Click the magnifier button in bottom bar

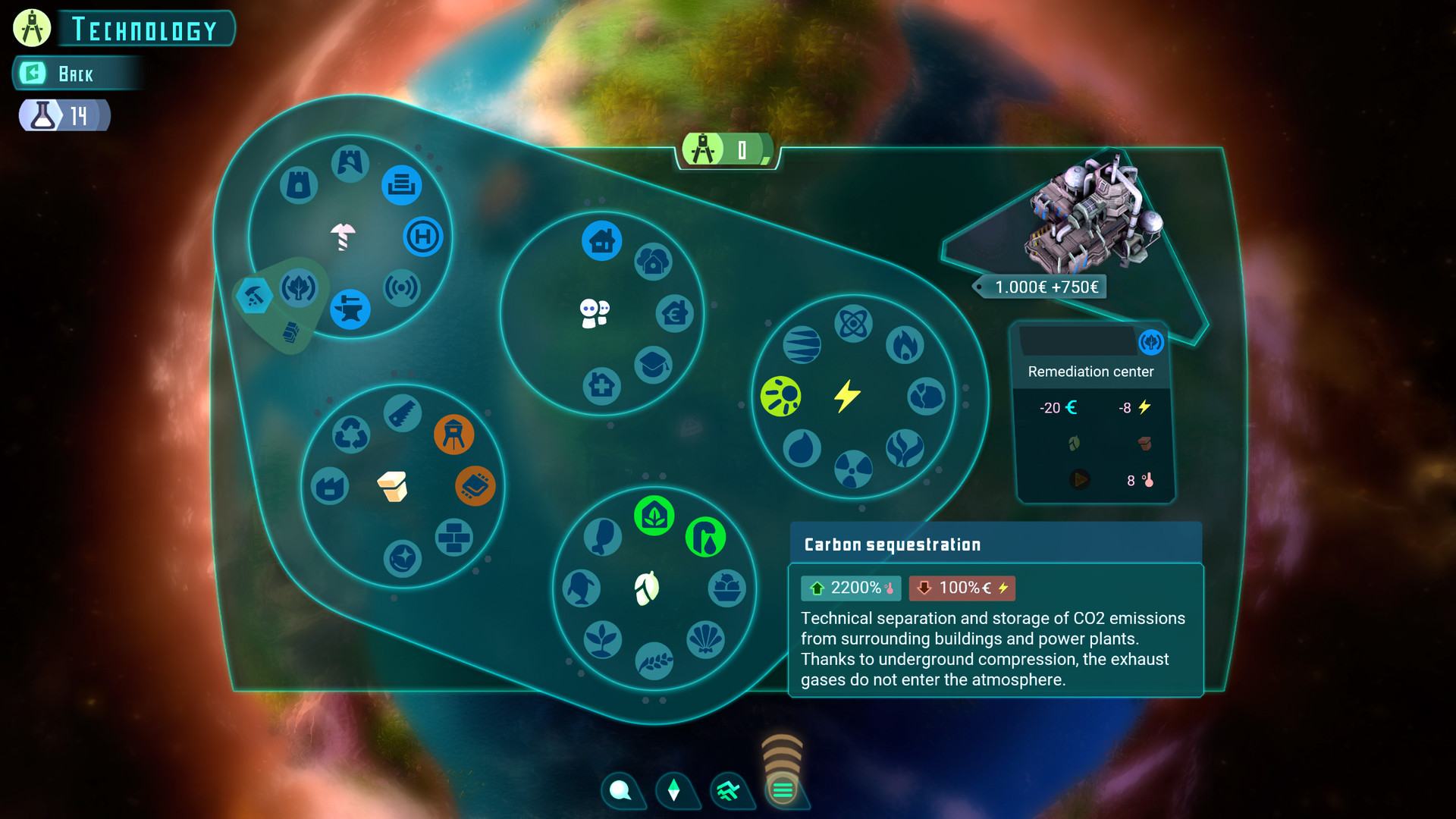pos(620,790)
